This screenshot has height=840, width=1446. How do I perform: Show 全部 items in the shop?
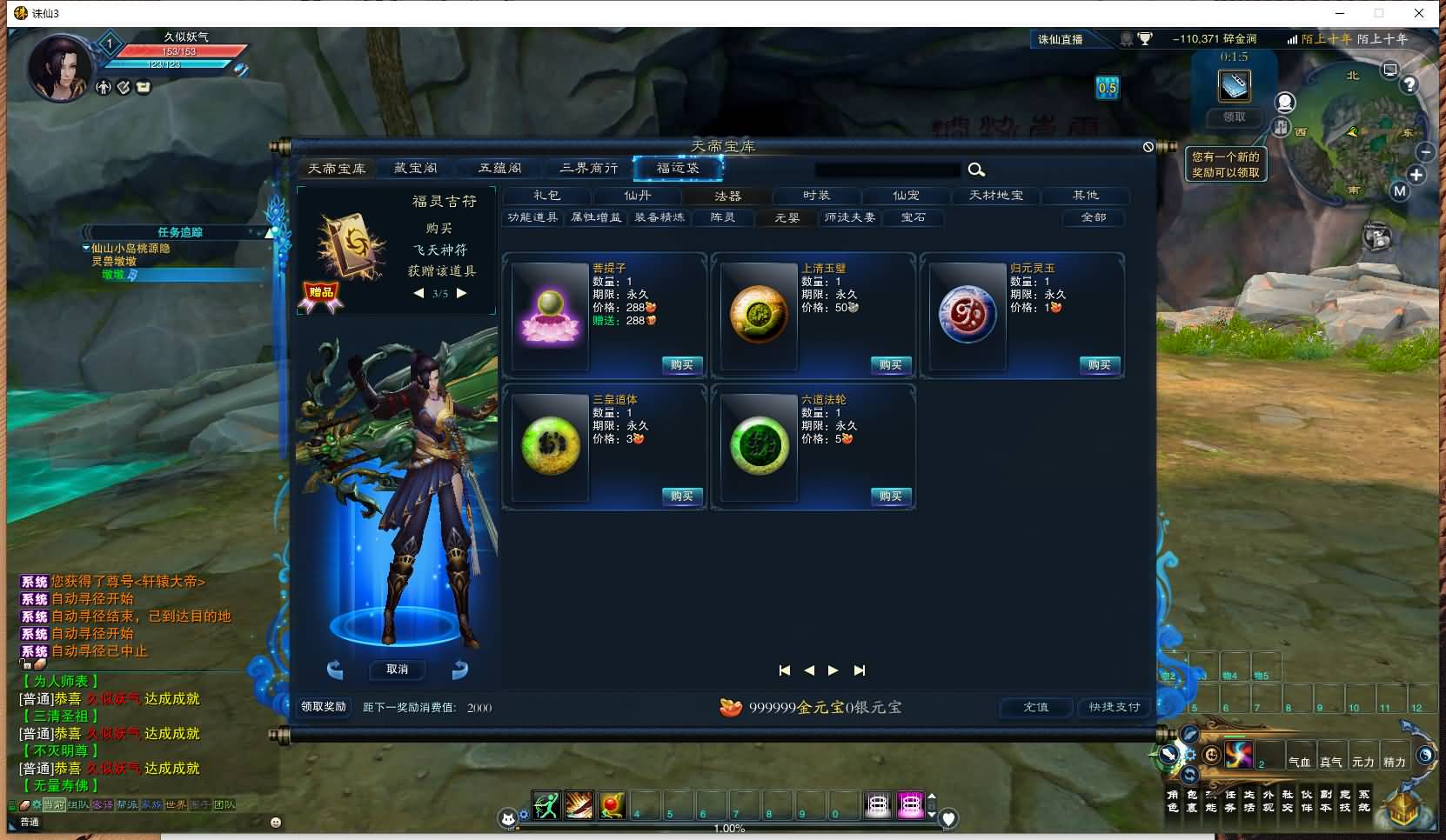tap(1094, 217)
